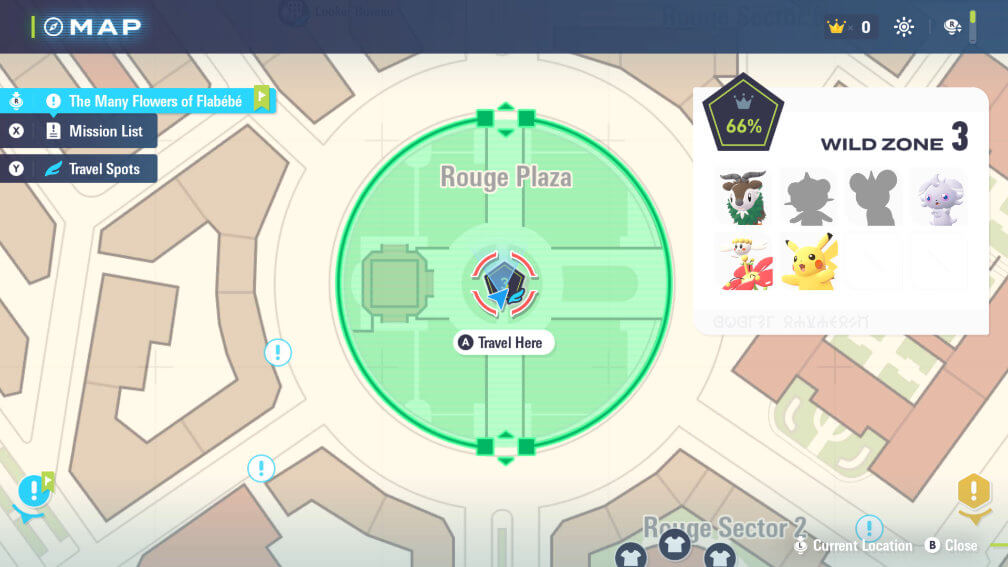Close the map screen

point(950,546)
